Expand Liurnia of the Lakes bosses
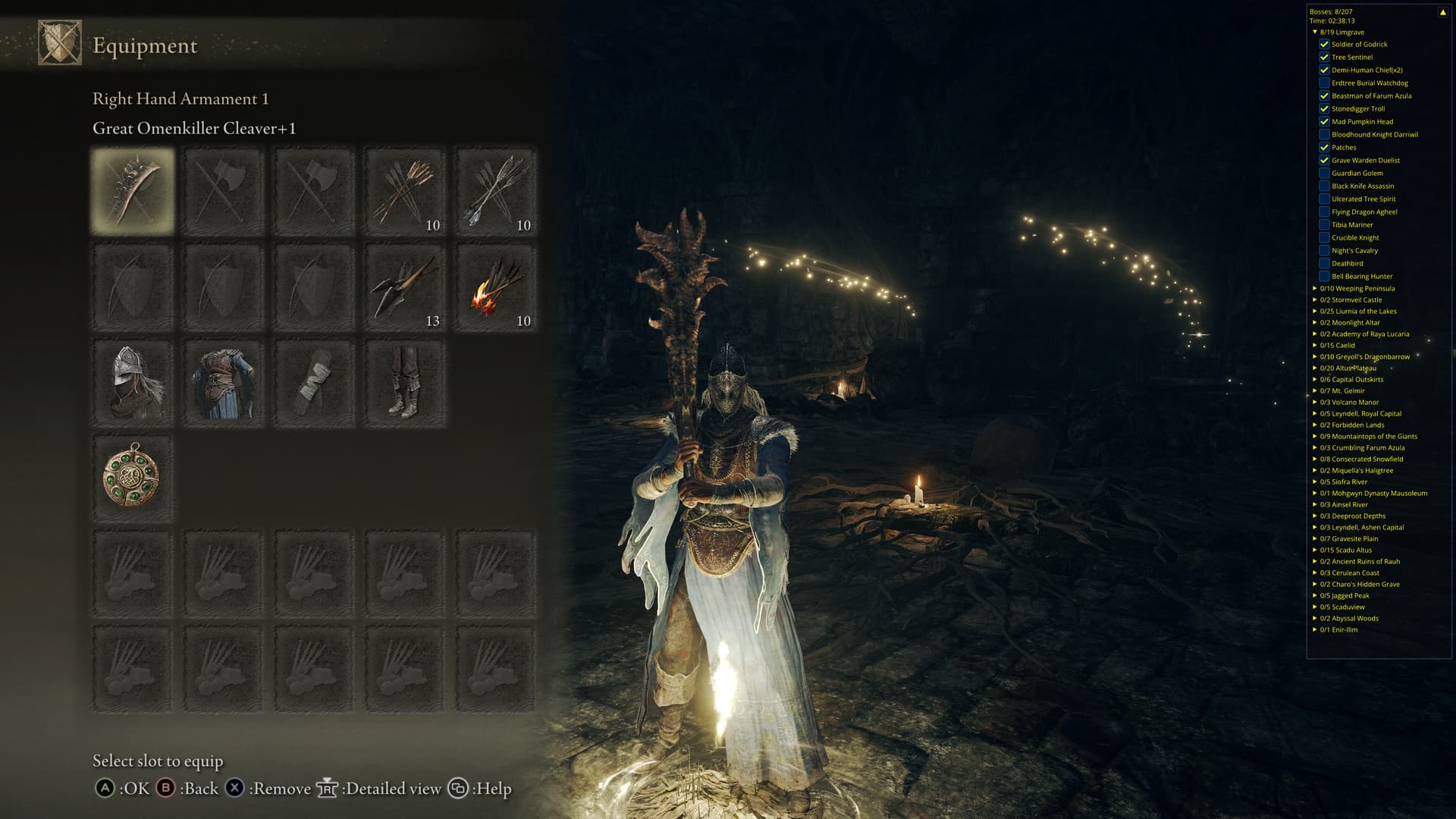Screen dimensions: 1456x819 [1315, 311]
